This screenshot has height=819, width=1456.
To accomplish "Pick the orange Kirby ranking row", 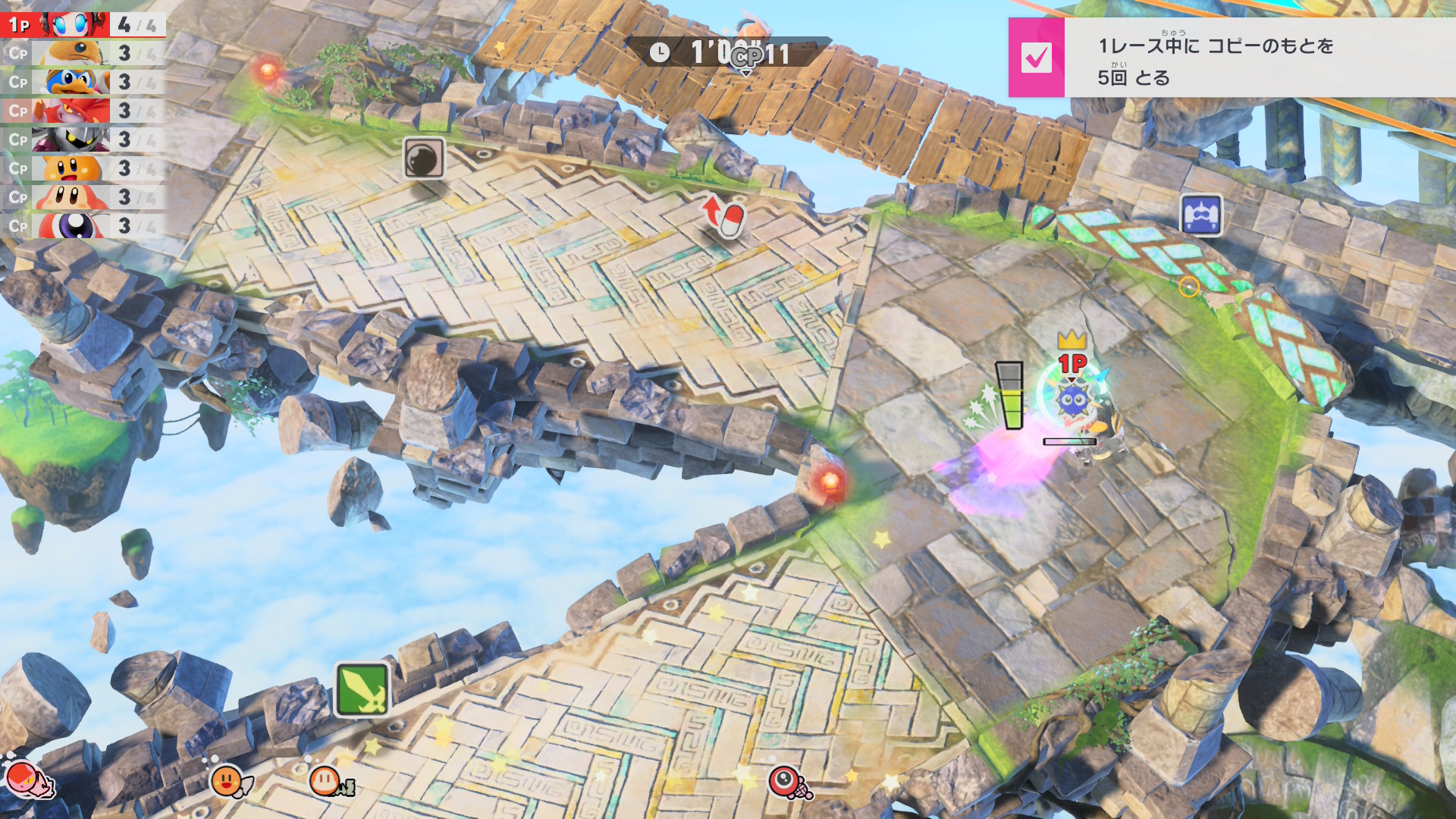I will point(82,168).
